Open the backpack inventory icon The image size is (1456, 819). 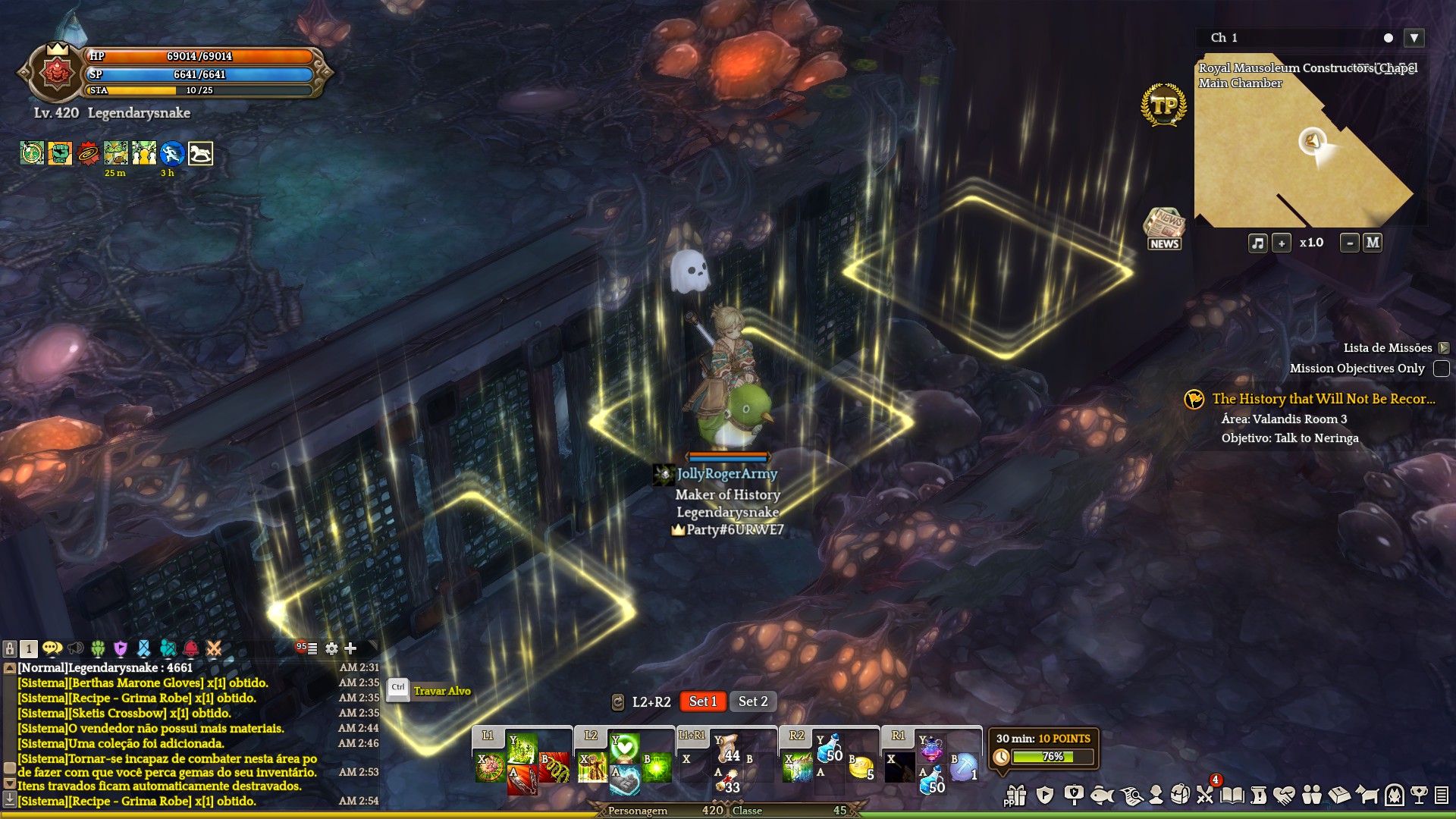1180,795
